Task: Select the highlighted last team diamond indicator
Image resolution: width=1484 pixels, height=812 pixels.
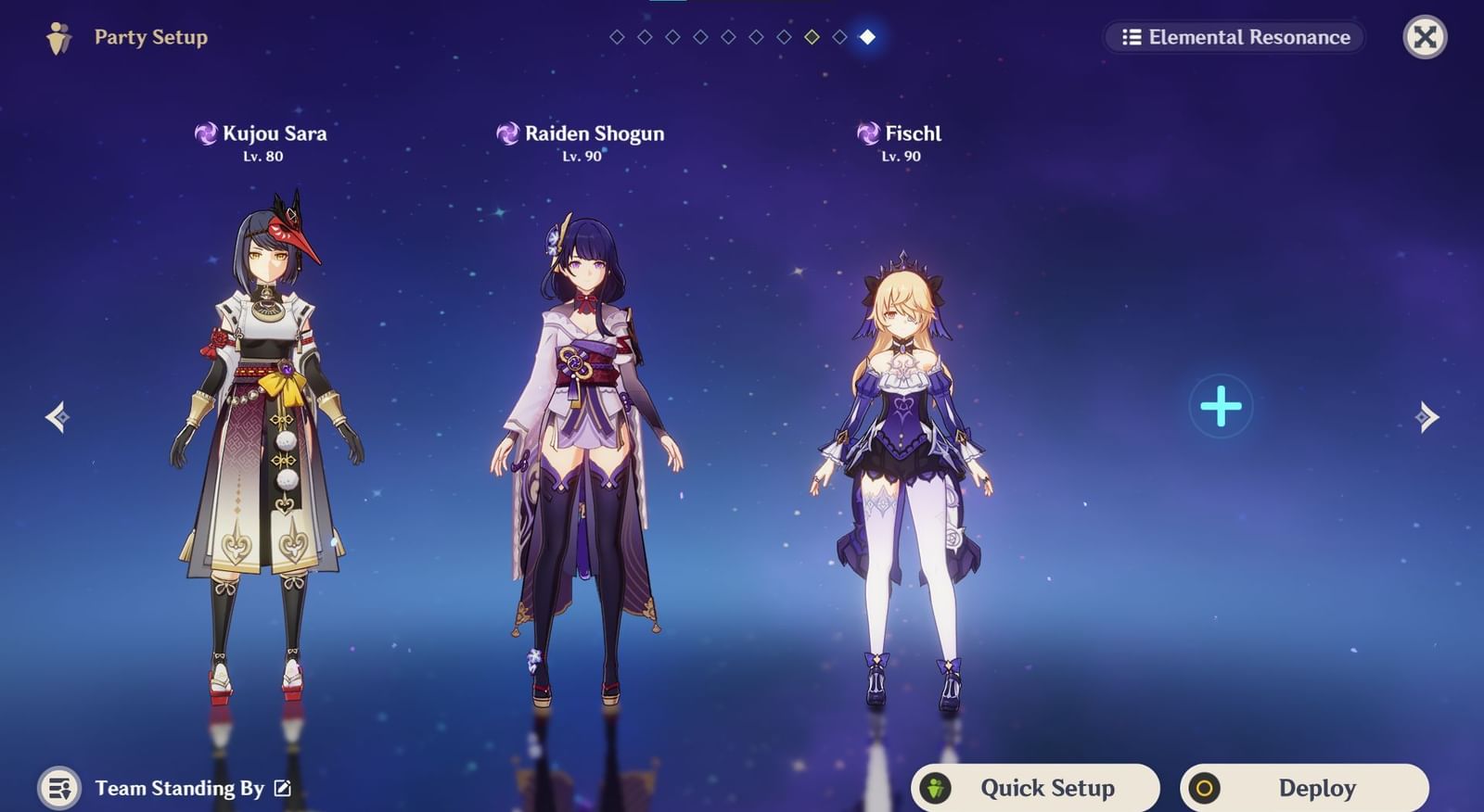Action: pyautogui.click(x=865, y=38)
